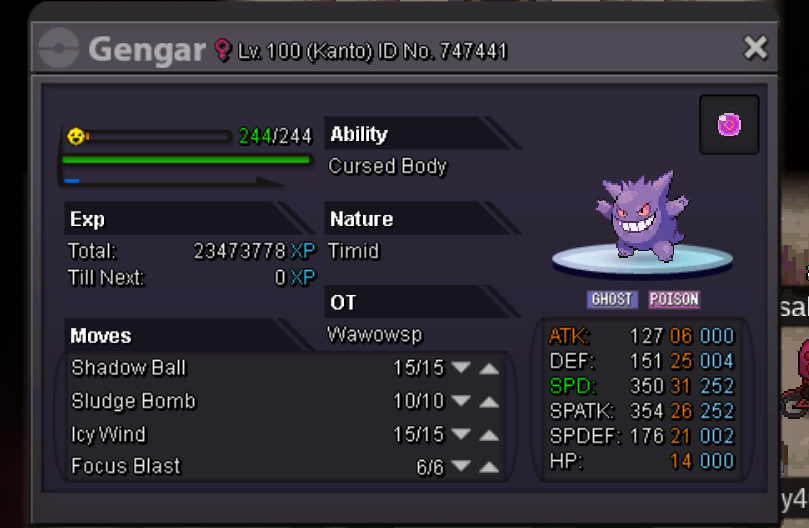Move Icy Wind up in the list
The width and height of the screenshot is (809, 528).
[x=489, y=435]
